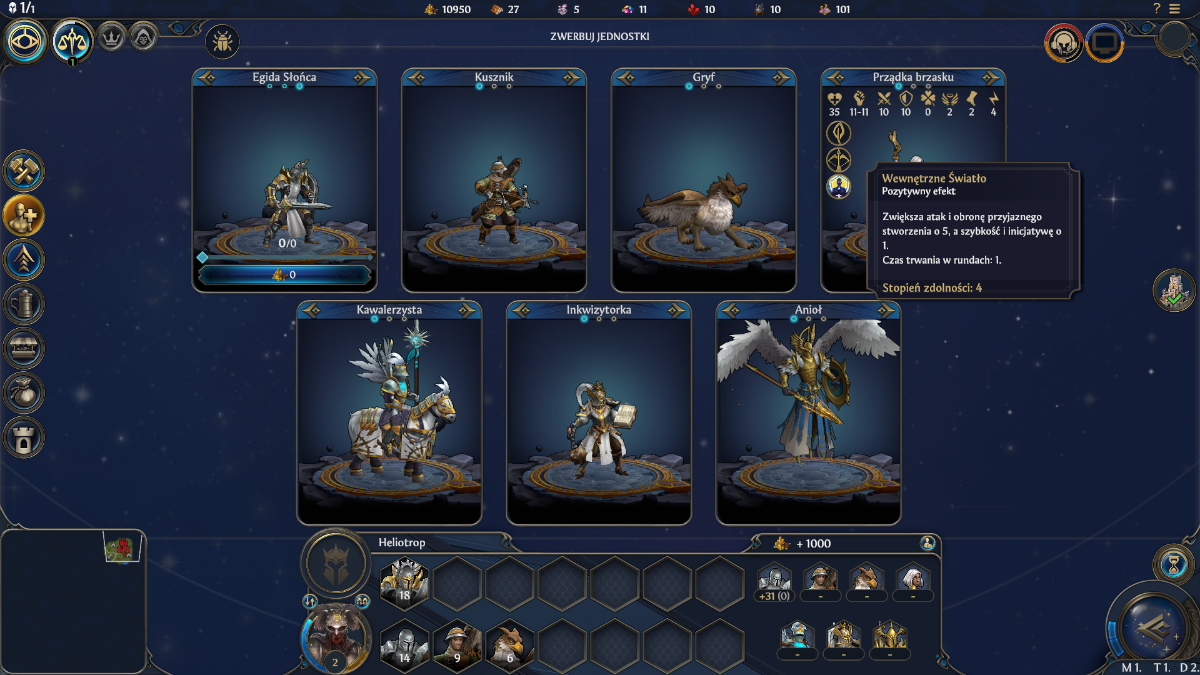Screen dimensions: 1200x675
Task: Open the tavern beer mug icon
Action: pos(23,302)
